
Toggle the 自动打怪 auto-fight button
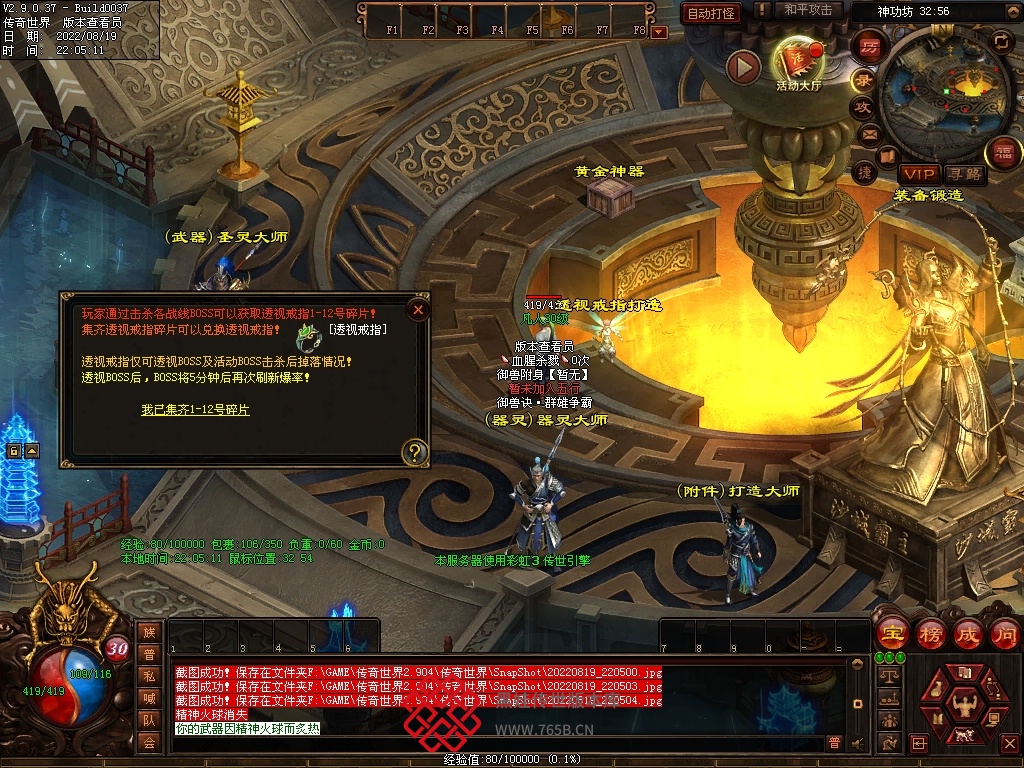pyautogui.click(x=711, y=13)
